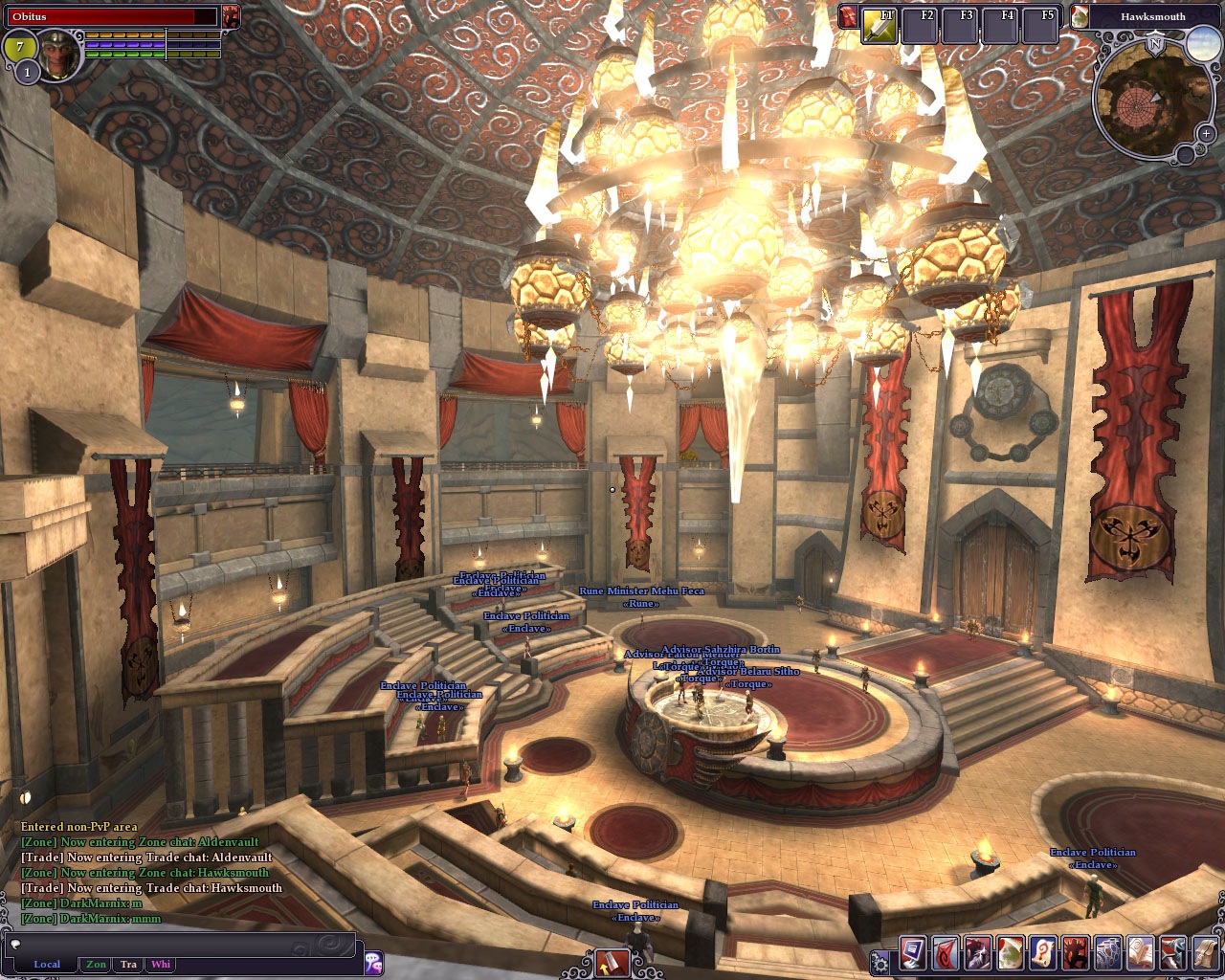Screen dimensions: 1225x980
Task: Switch to the Zone chat tab
Action: pos(96,964)
